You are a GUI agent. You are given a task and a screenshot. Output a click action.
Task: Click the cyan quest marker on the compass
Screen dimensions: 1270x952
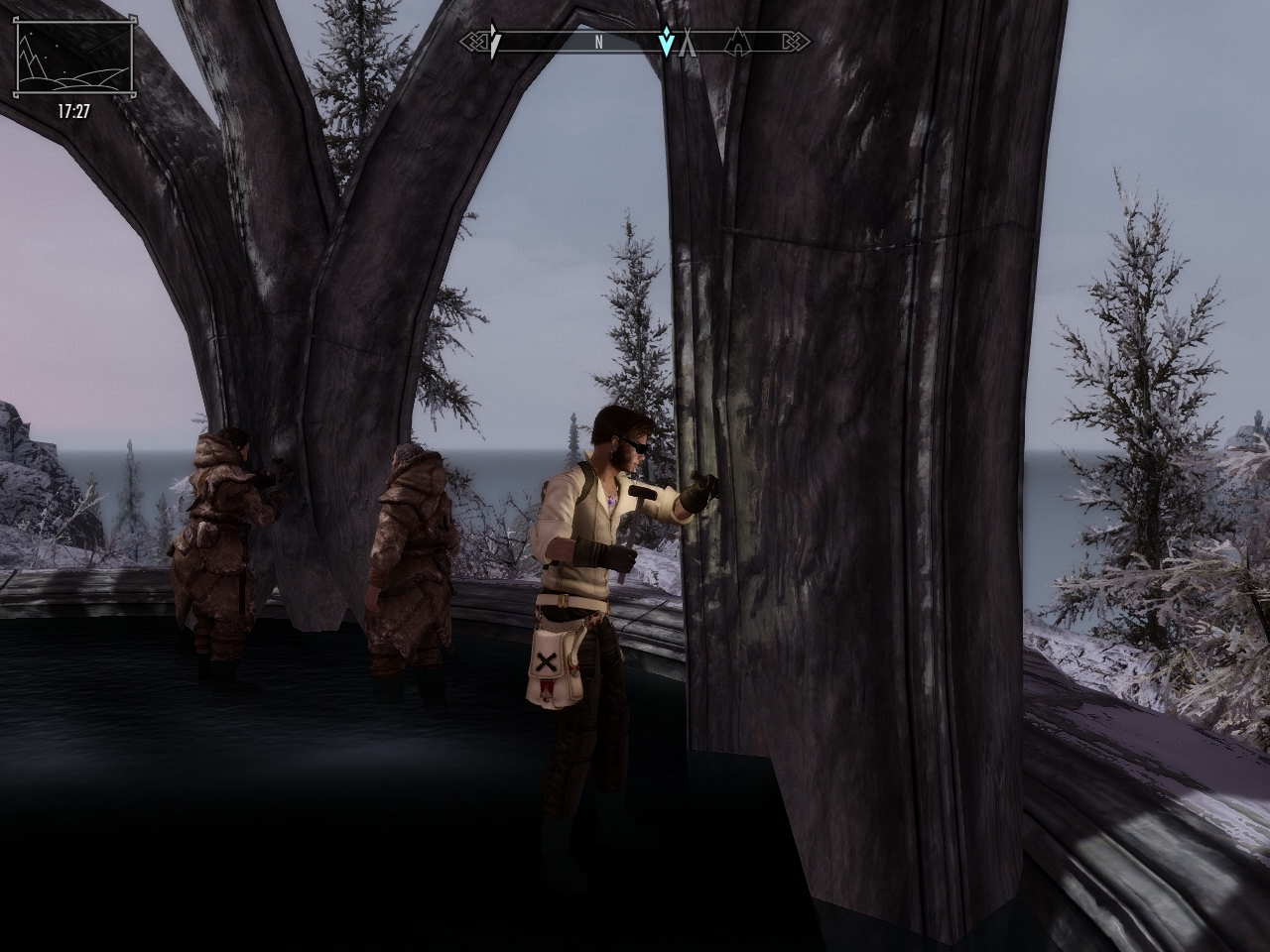(x=667, y=42)
